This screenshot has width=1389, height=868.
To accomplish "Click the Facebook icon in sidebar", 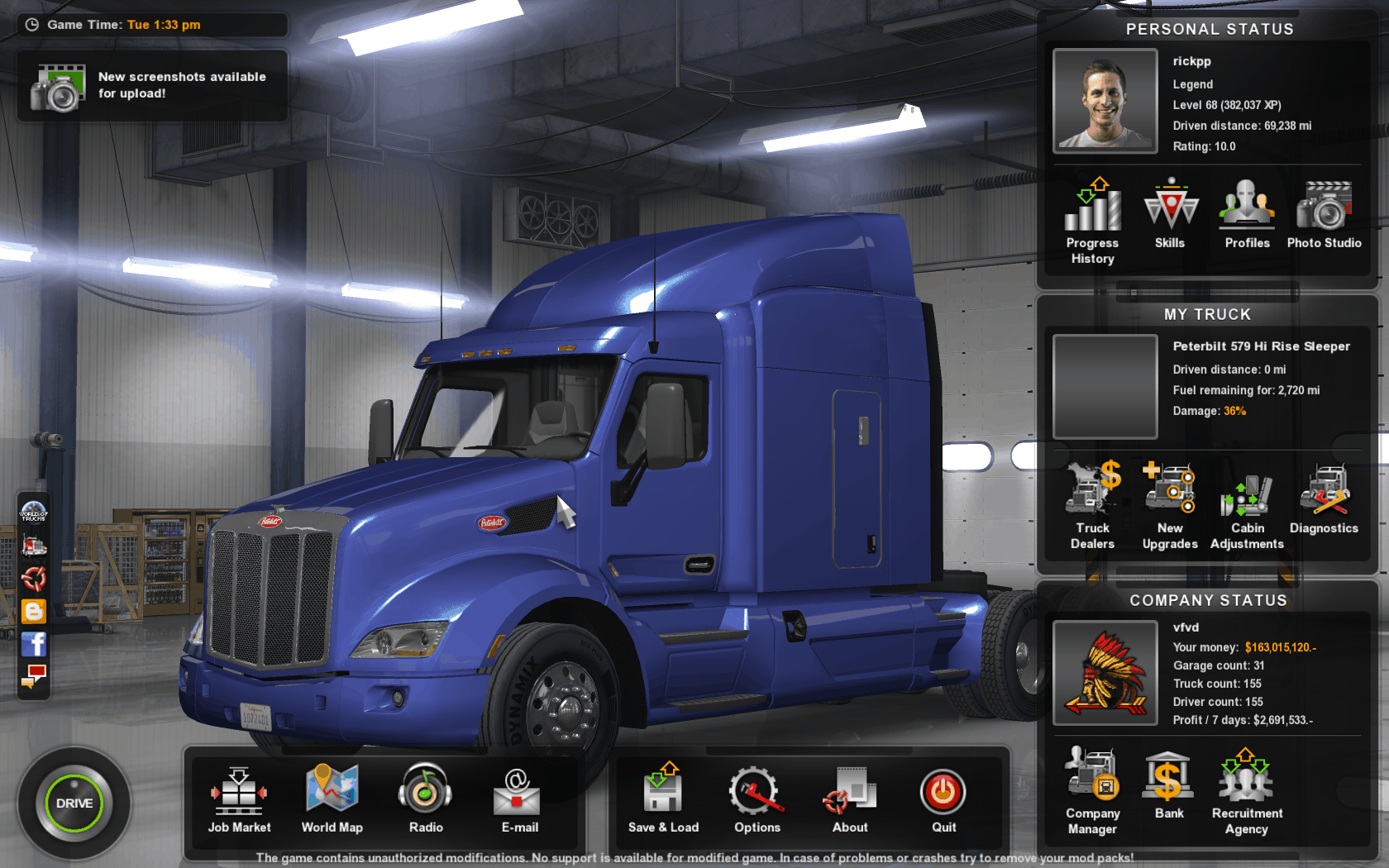I will (34, 644).
